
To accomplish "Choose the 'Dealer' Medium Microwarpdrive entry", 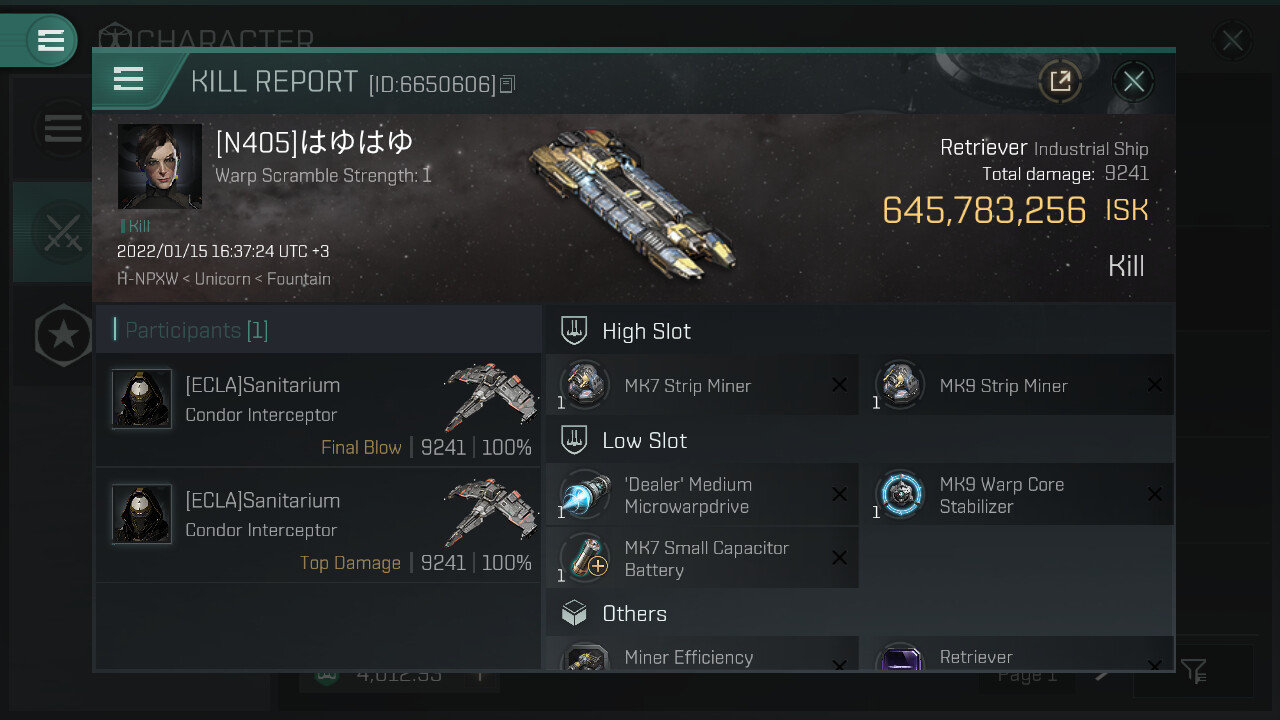I will click(702, 495).
